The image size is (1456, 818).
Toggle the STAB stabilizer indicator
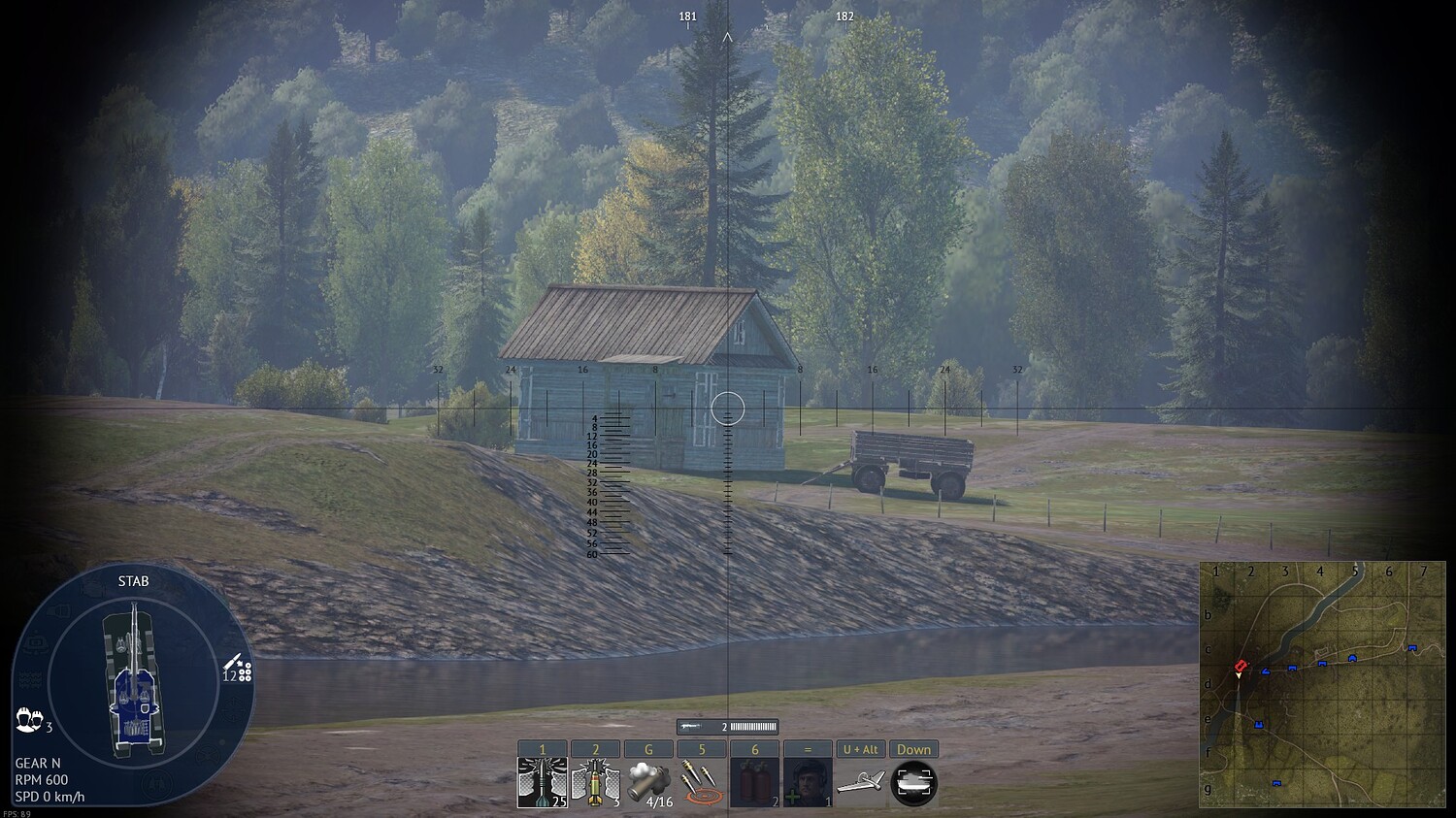pyautogui.click(x=135, y=581)
